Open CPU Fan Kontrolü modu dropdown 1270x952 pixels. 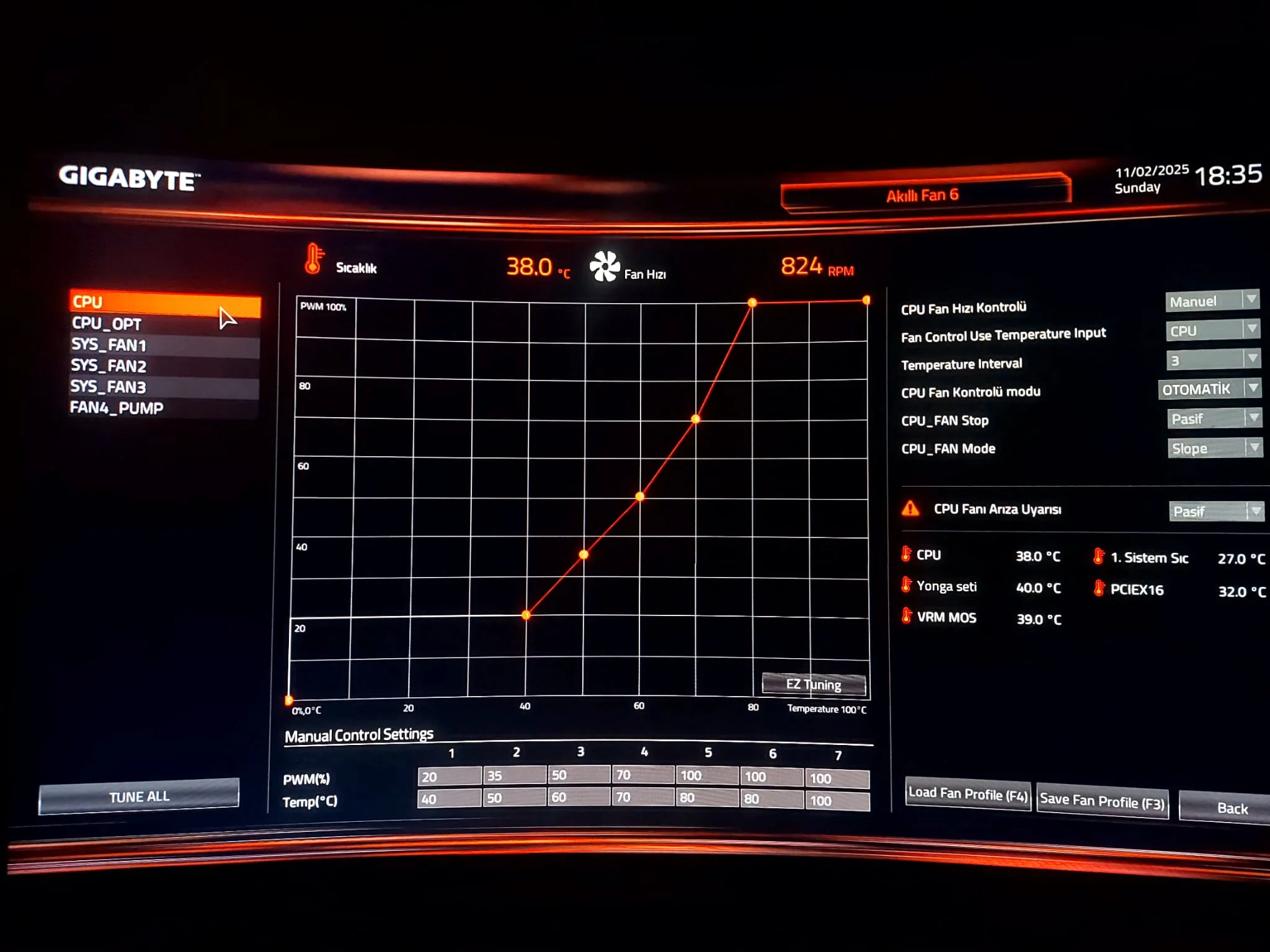(x=1209, y=389)
